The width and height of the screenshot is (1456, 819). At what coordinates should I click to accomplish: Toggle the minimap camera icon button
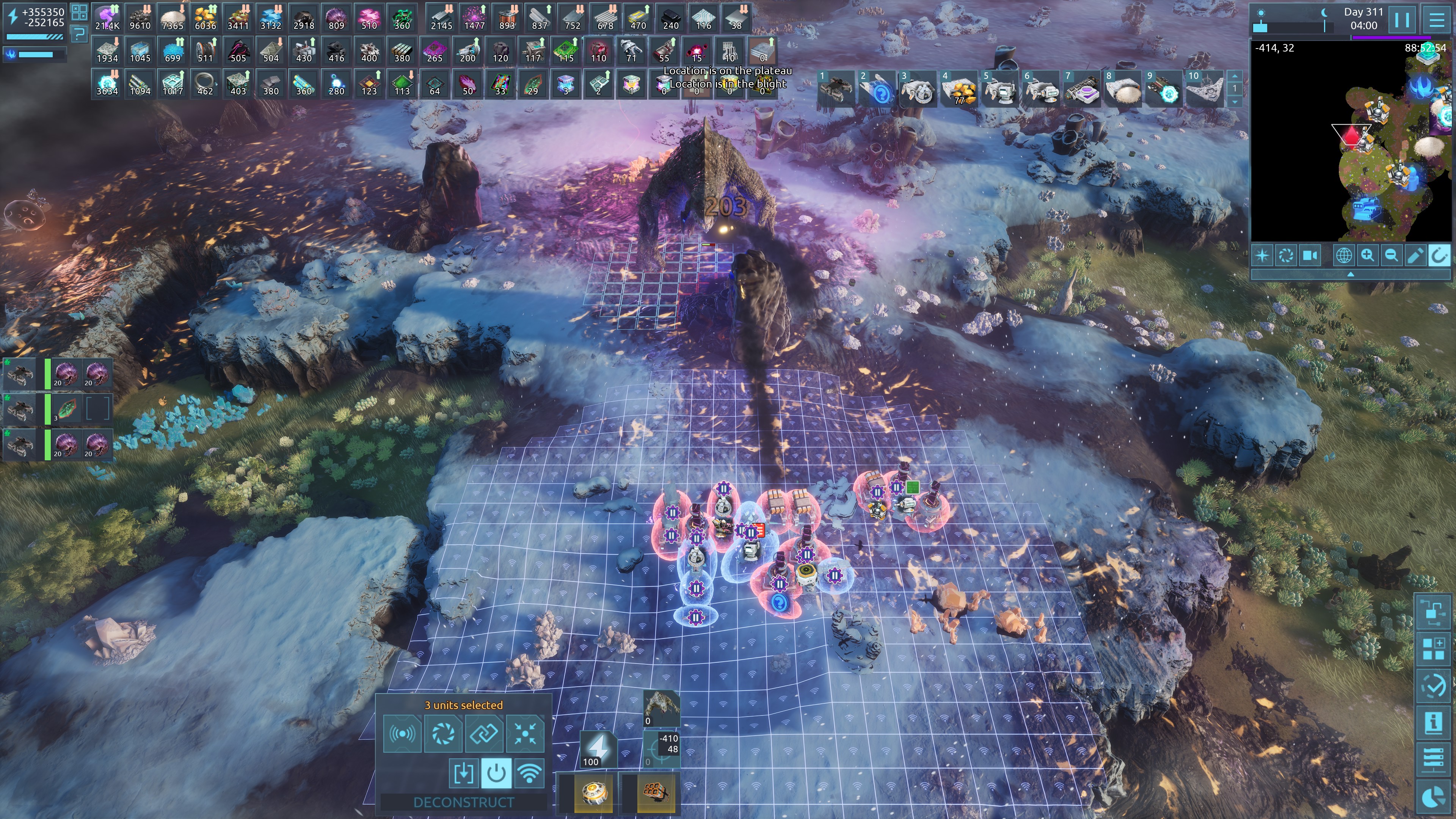pyautogui.click(x=1310, y=256)
